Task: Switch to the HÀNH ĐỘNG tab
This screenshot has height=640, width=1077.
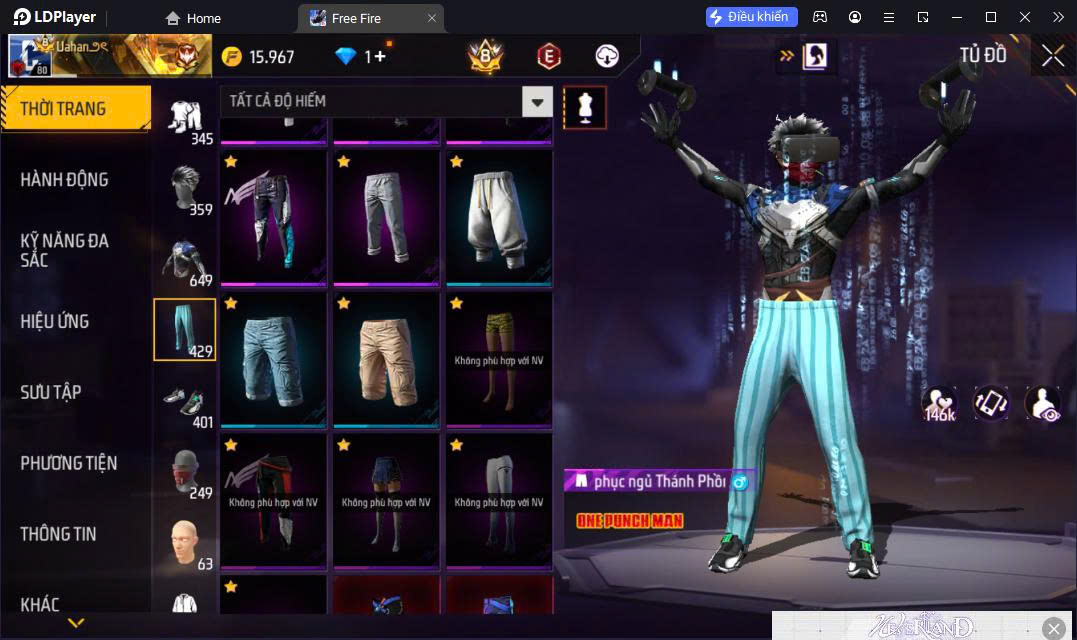Action: tap(65, 180)
